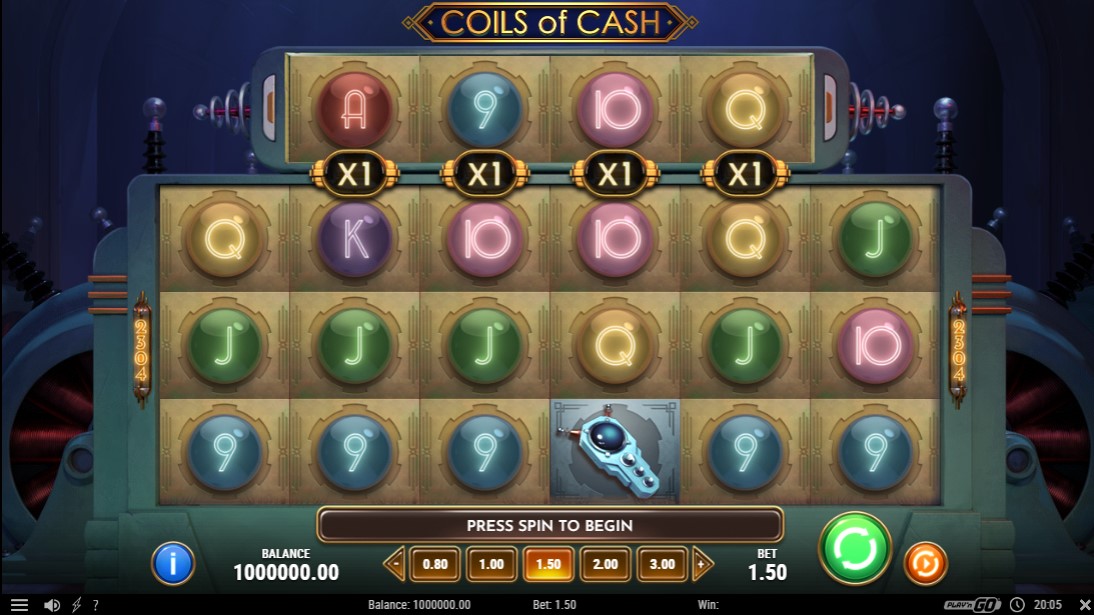
Task: Open the question mark help
Action: (x=96, y=605)
